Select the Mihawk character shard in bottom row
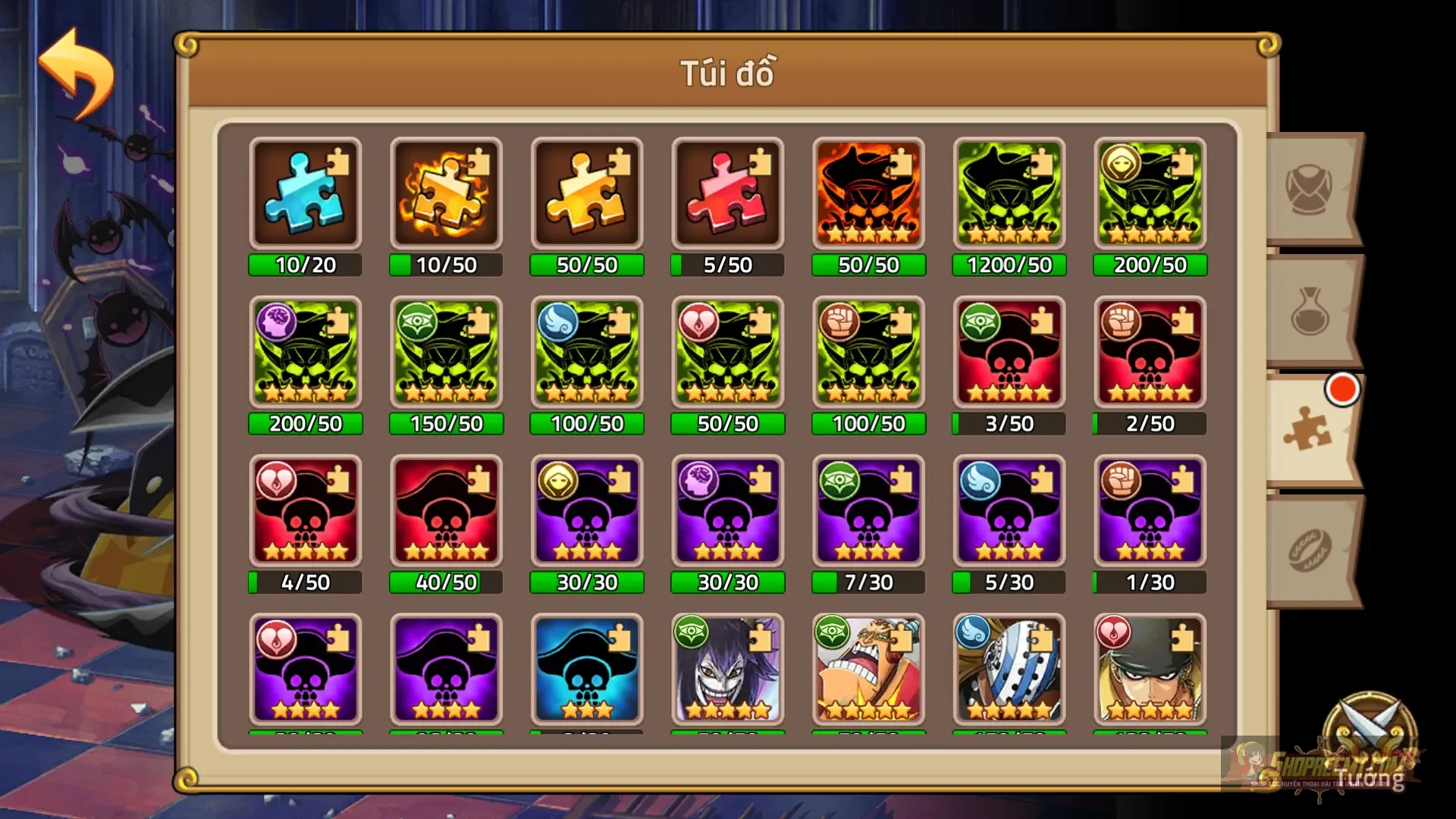The image size is (1456, 819). click(x=1149, y=671)
